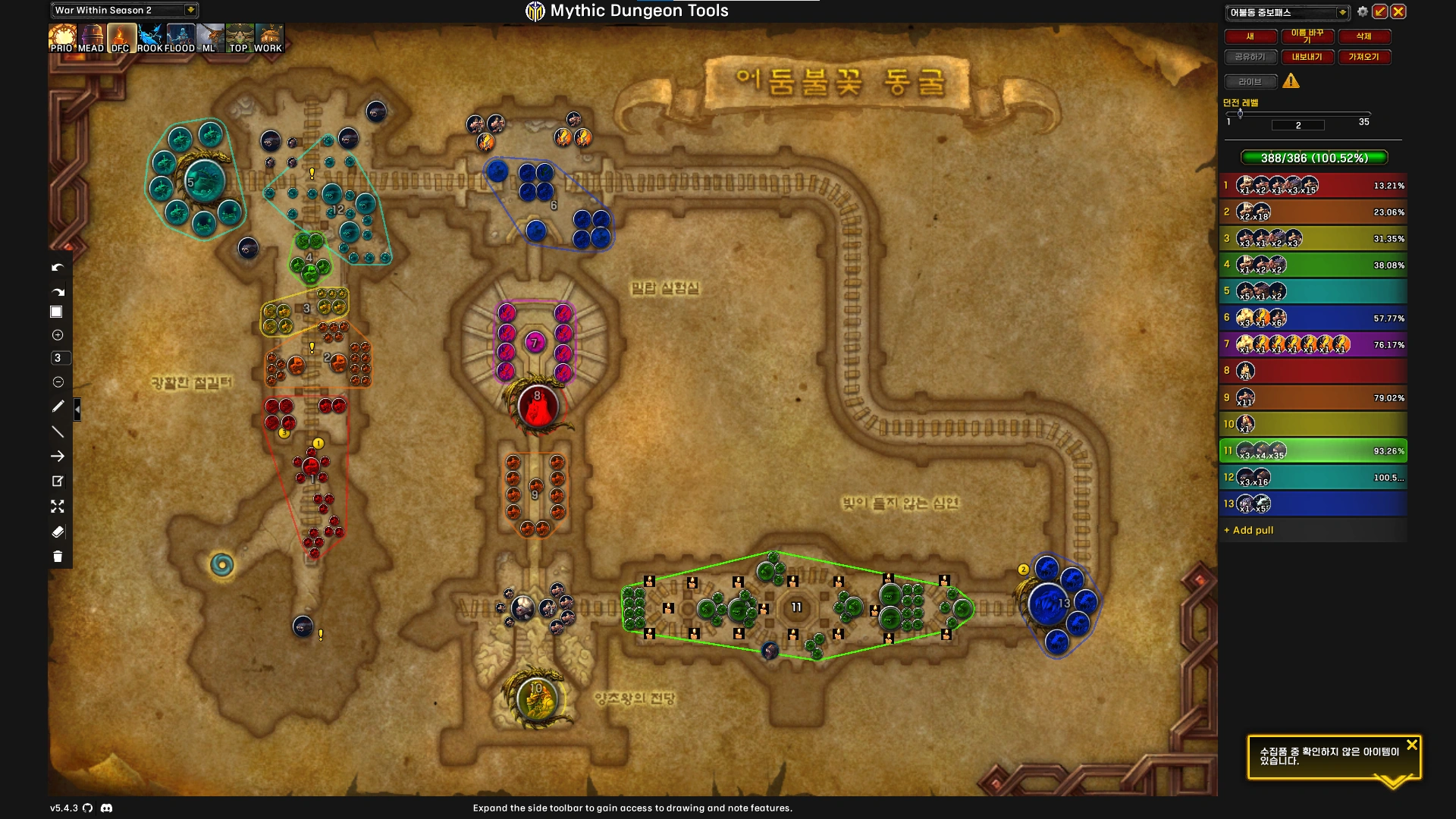Select the WORK dungeon icon
The width and height of the screenshot is (1456, 819).
coord(268,38)
